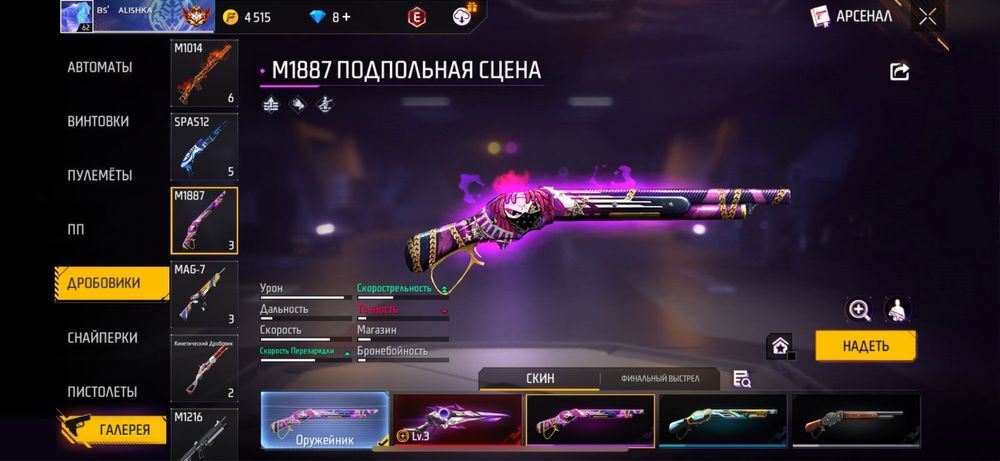Viewport: 1000px width, 461px height.
Task: Switch to the Финальный выстрел tab
Action: coord(657,379)
